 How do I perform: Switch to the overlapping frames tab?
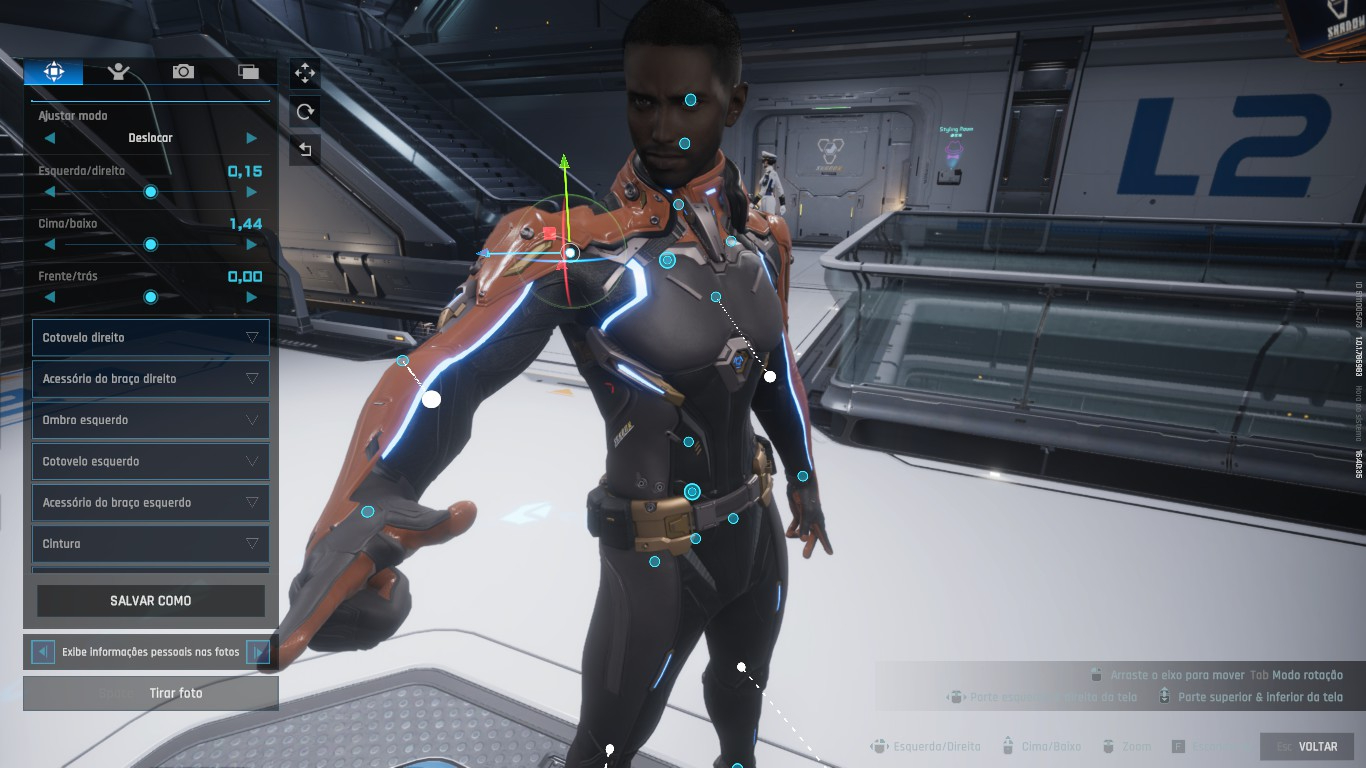(x=248, y=71)
